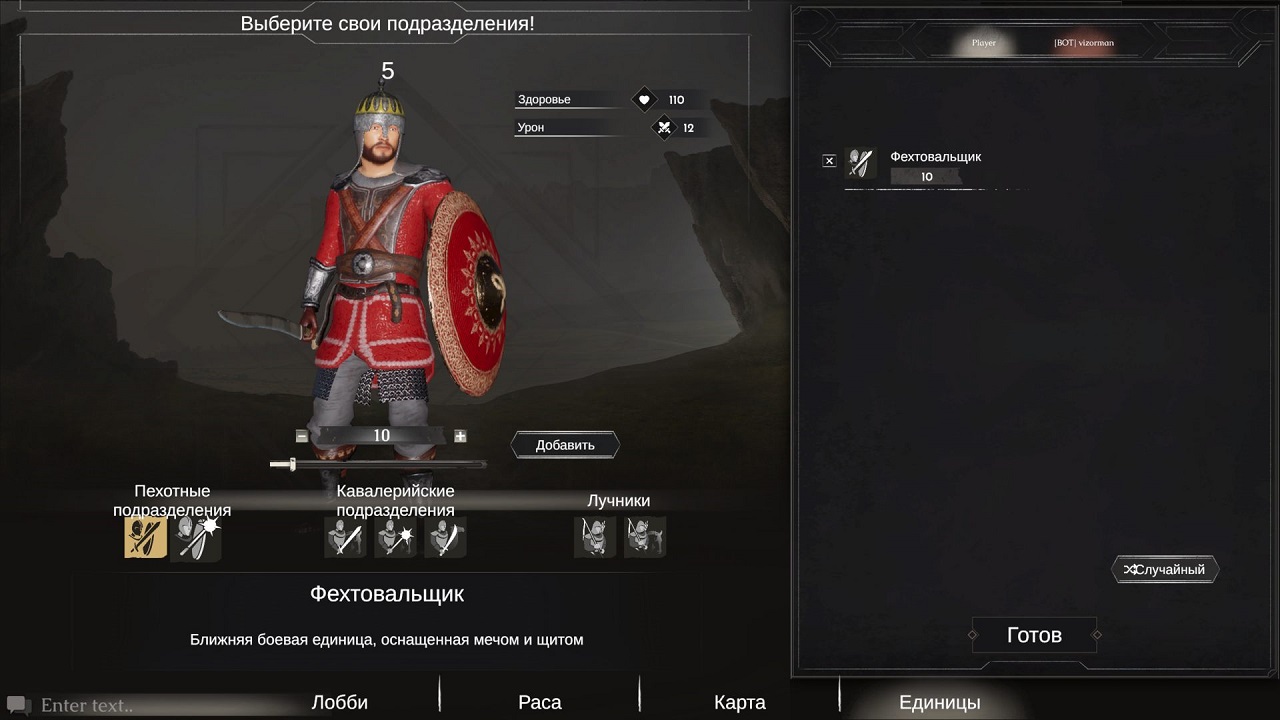Image resolution: width=1280 pixels, height=720 pixels.
Task: Switch to the Лобби tab
Action: click(x=340, y=702)
